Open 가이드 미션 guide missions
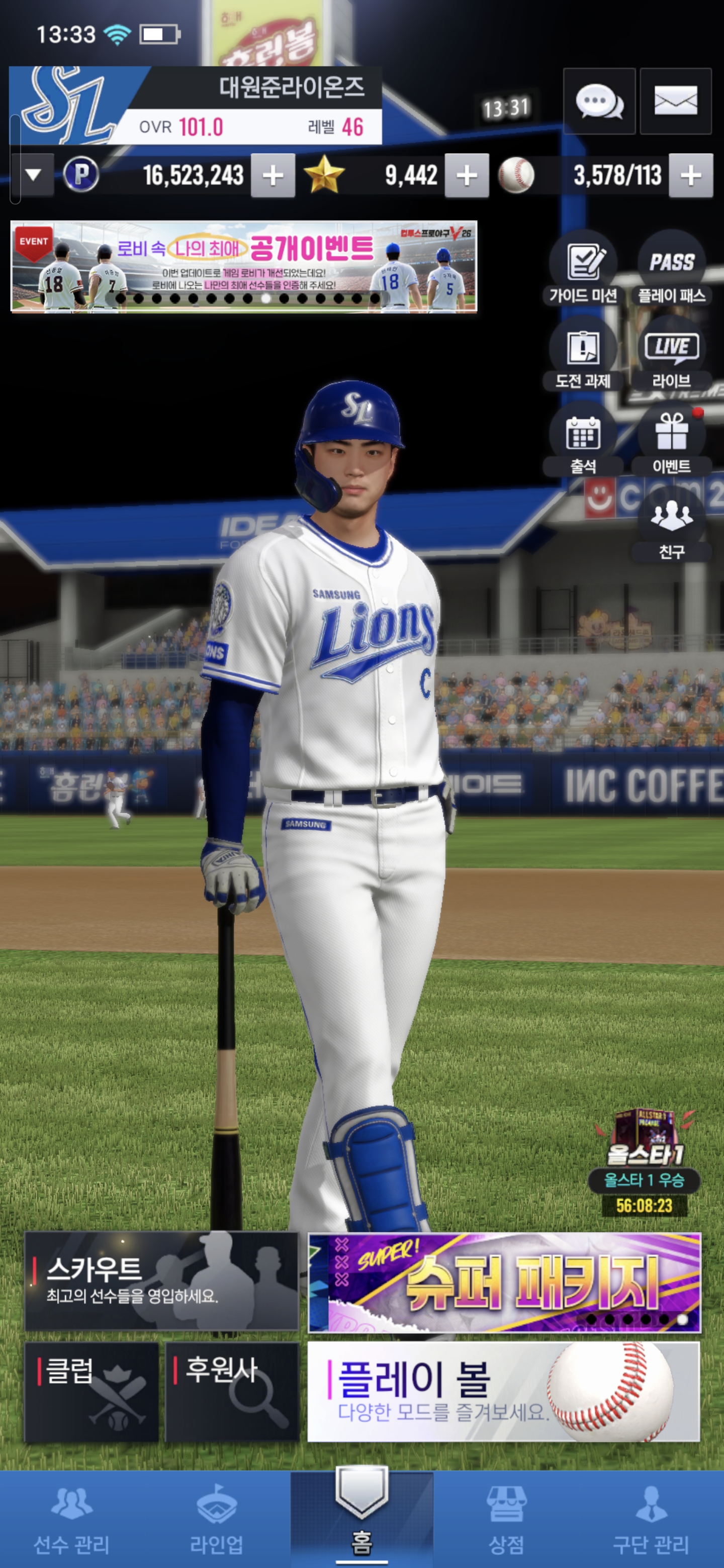 coord(583,268)
